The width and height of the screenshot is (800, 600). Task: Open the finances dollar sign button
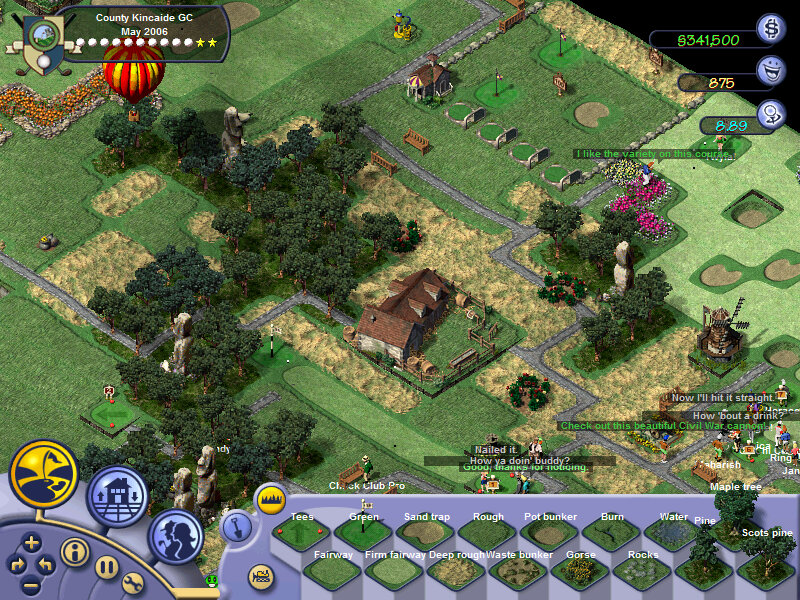[771, 29]
